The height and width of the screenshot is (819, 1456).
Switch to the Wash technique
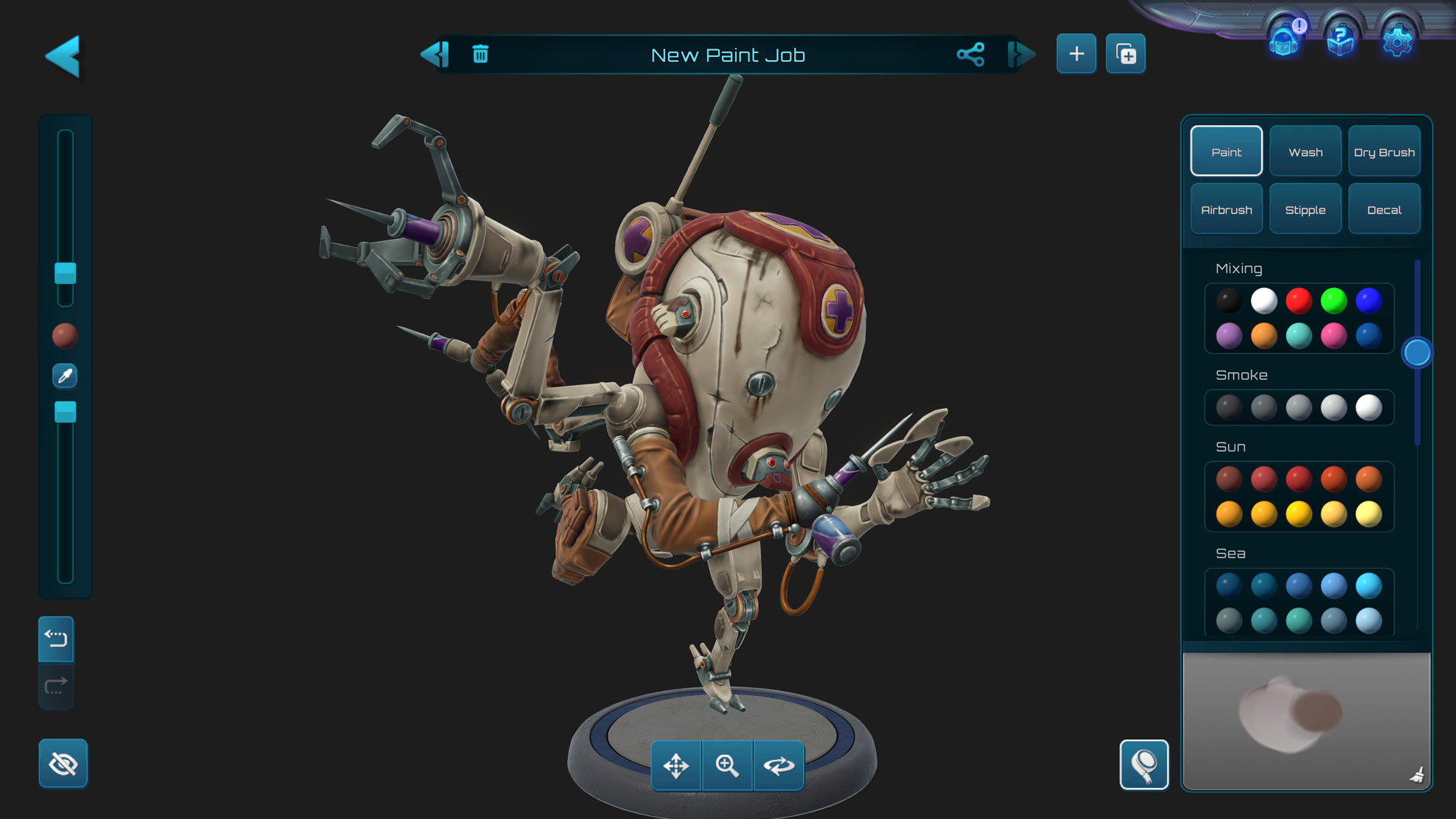[1305, 152]
